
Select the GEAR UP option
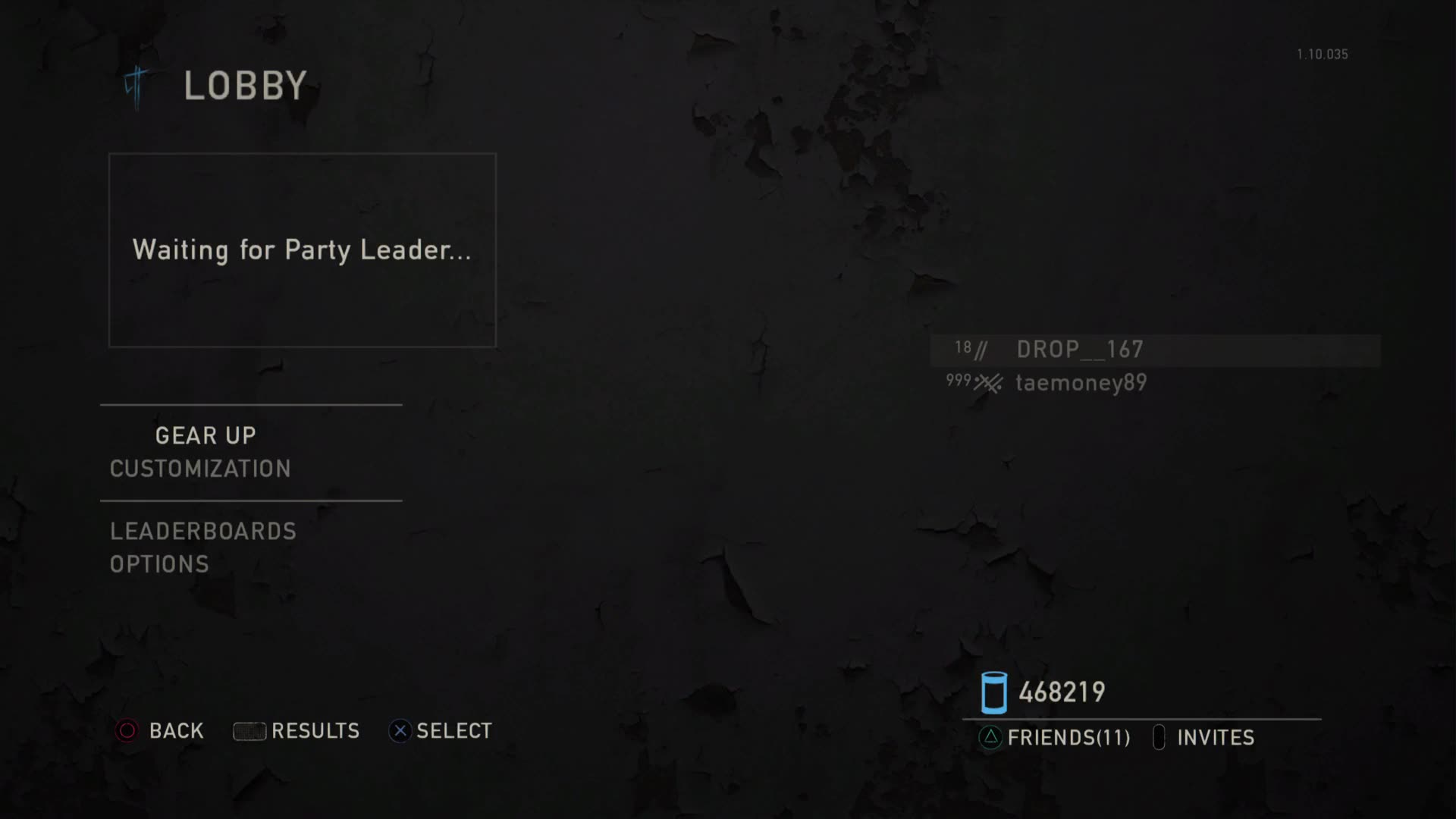pyautogui.click(x=206, y=435)
